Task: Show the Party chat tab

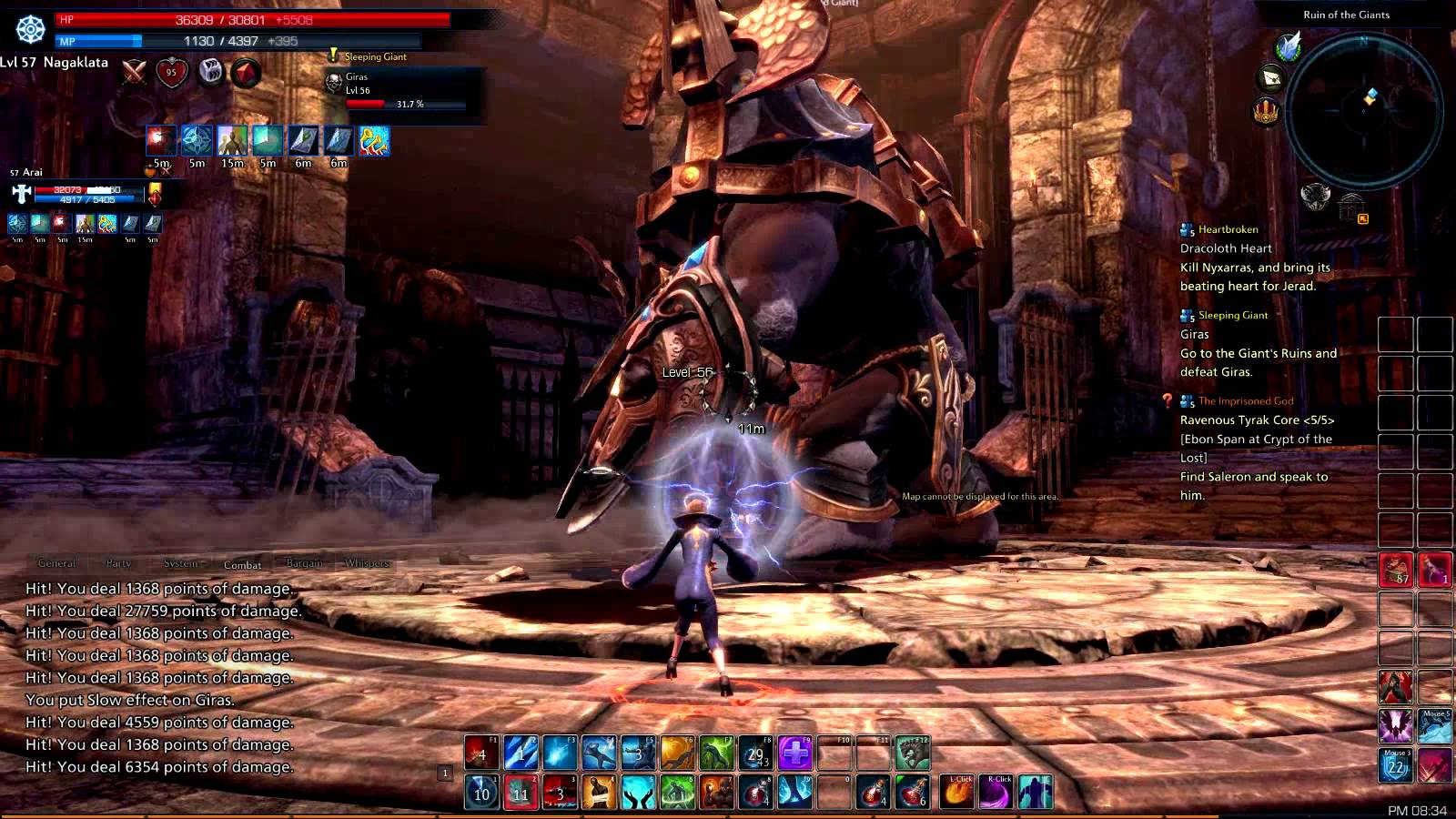Action: point(118,563)
